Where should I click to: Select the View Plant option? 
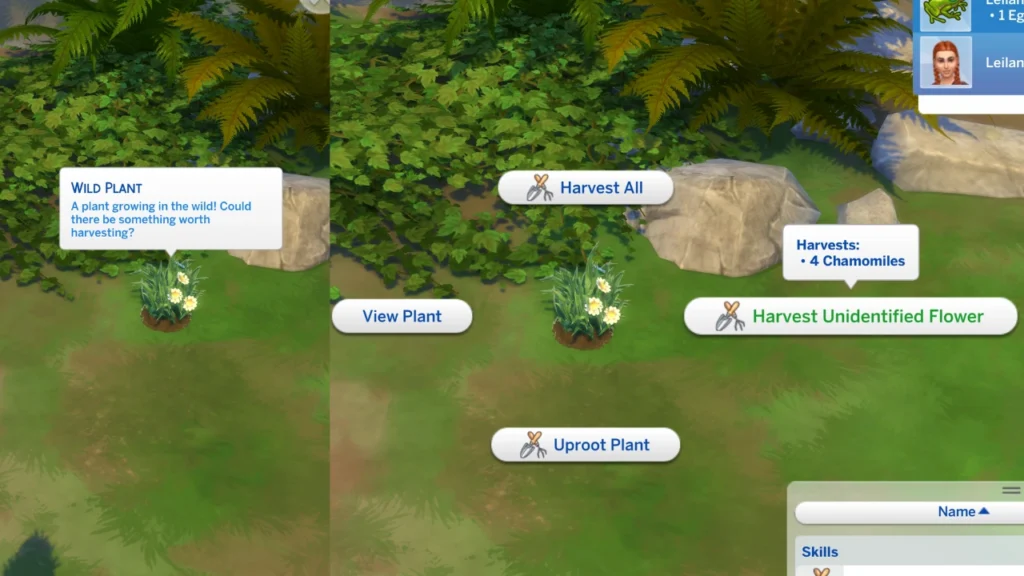coord(402,316)
